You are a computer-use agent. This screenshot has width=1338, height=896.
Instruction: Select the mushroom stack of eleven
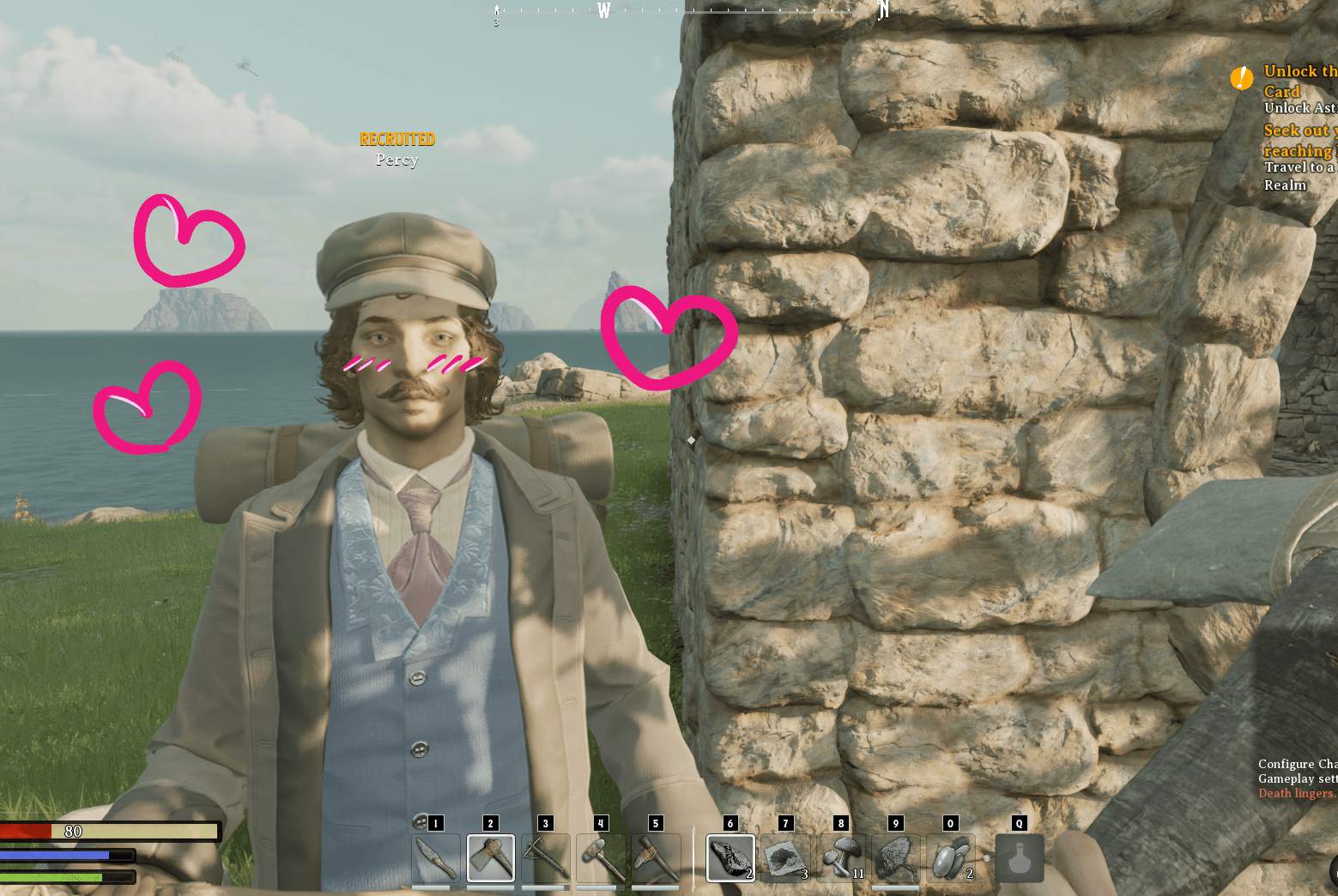point(841,857)
